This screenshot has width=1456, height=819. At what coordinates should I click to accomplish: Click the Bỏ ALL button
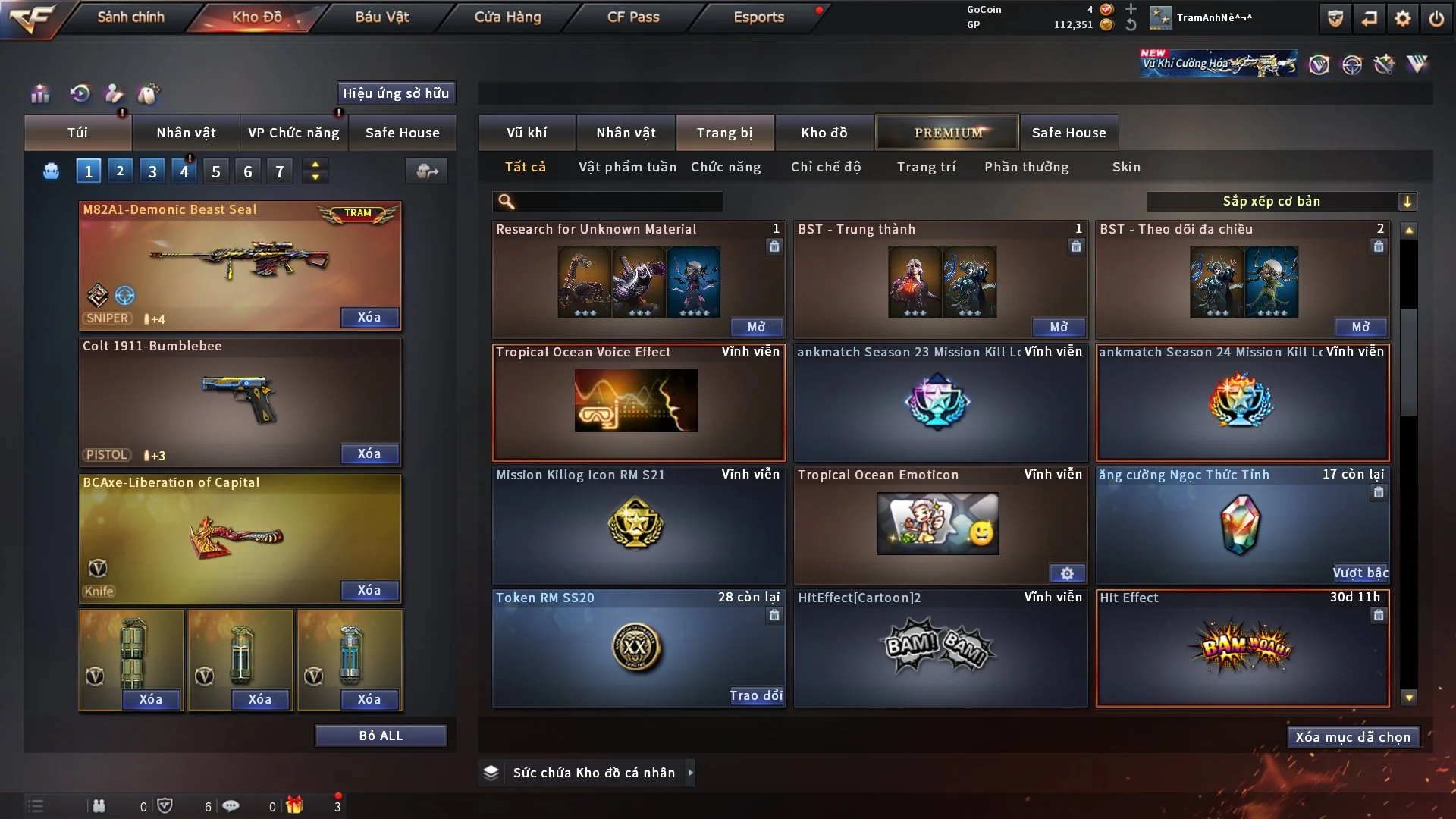pyautogui.click(x=381, y=736)
